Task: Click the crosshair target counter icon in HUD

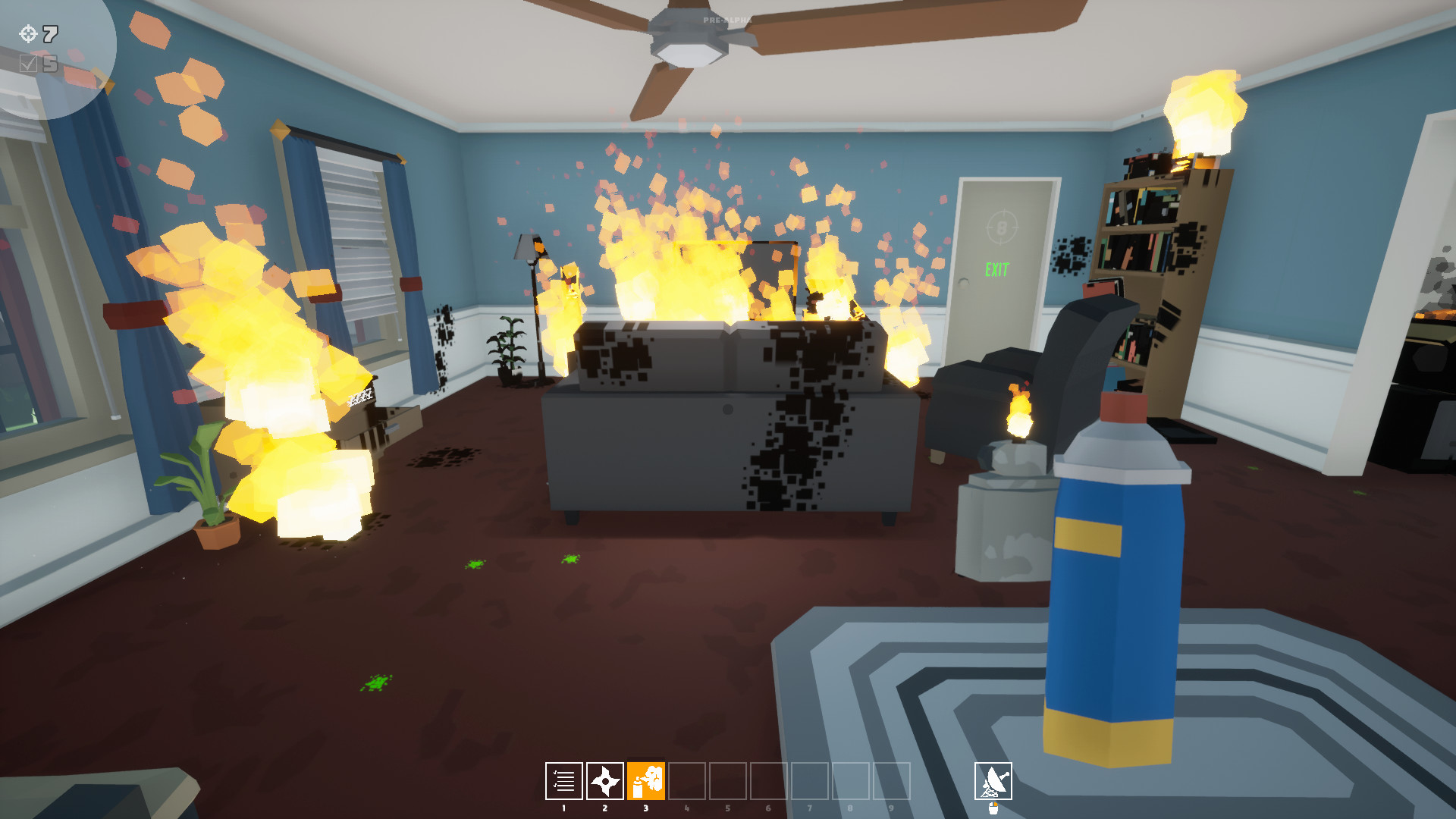Action: click(28, 33)
